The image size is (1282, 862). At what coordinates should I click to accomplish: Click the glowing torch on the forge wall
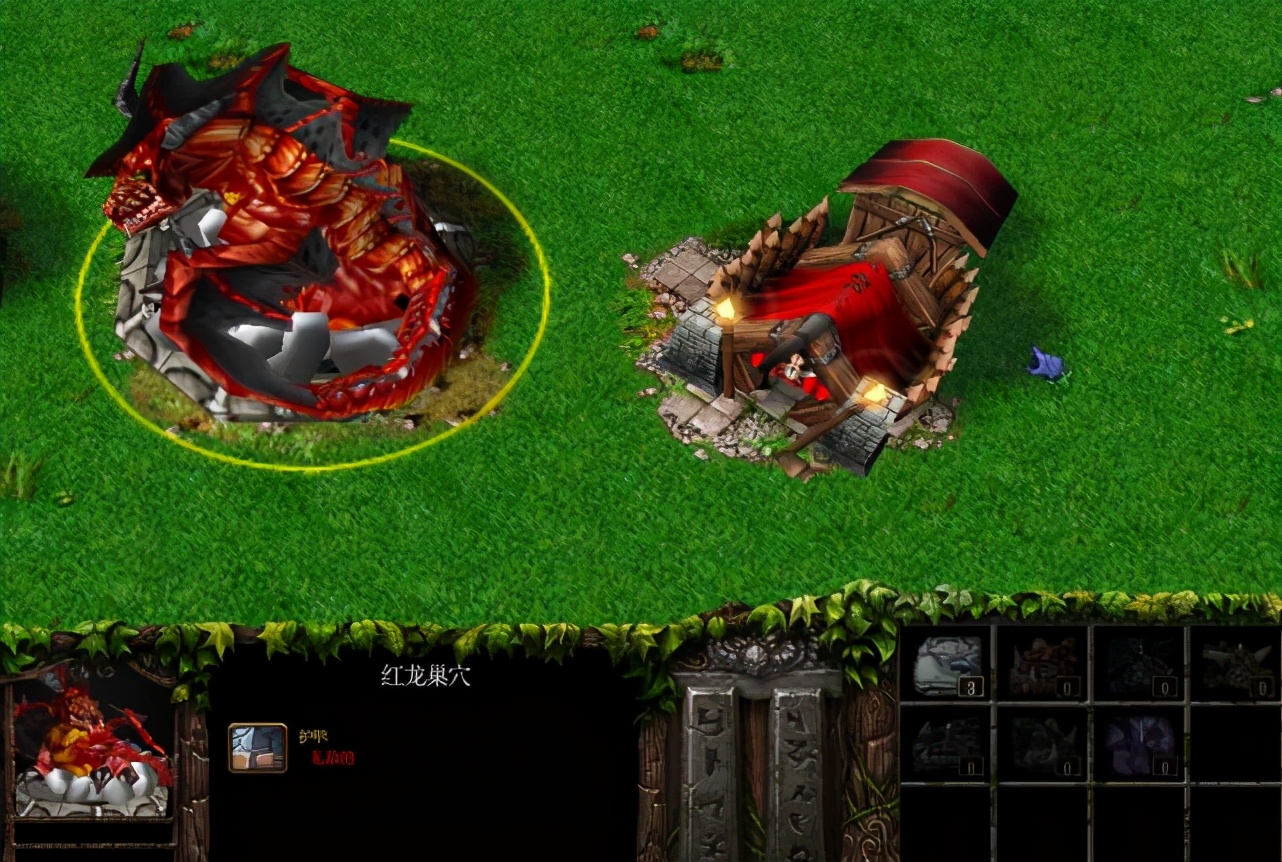click(x=727, y=308)
